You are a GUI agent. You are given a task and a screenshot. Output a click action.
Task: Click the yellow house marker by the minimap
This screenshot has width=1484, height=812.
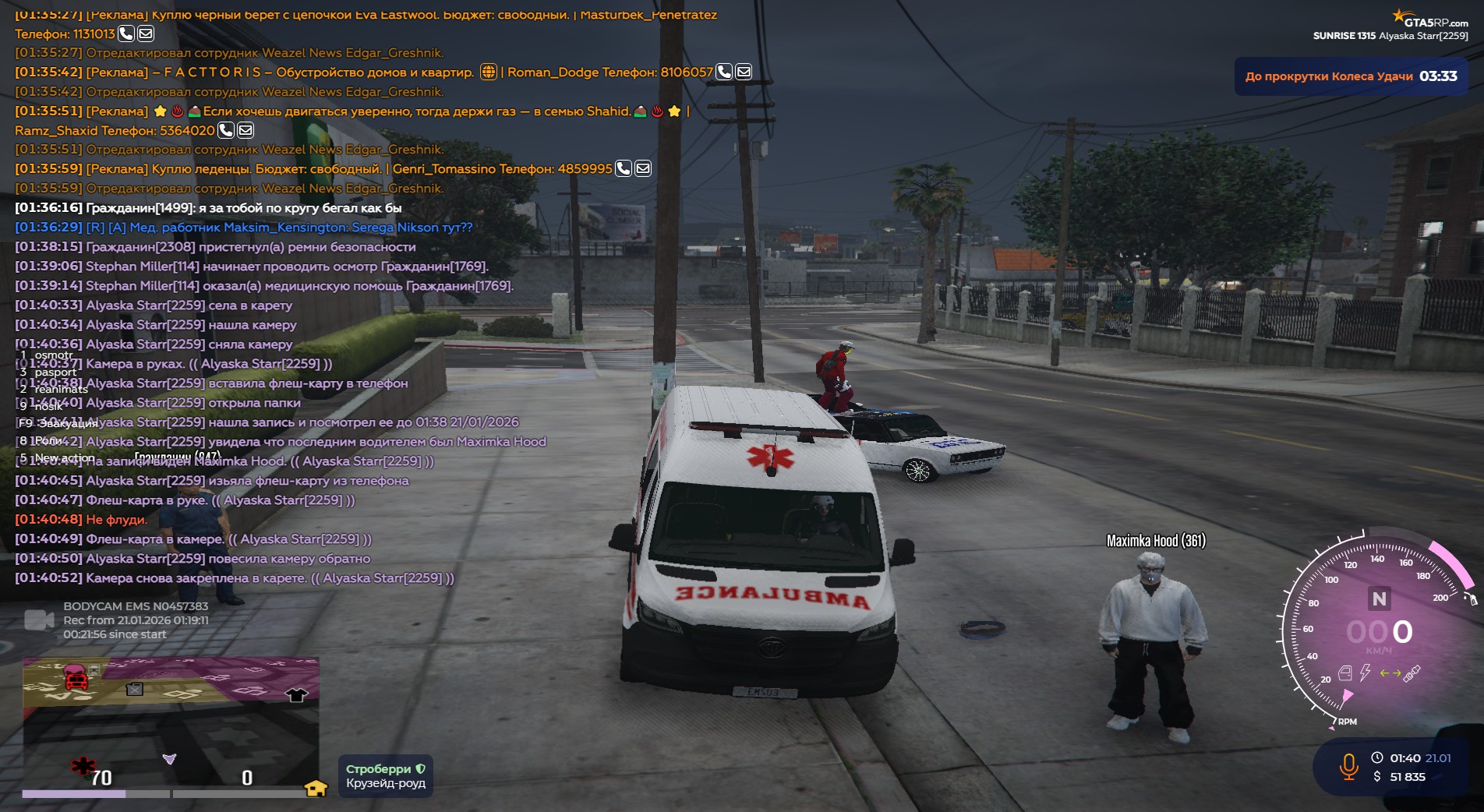click(316, 789)
